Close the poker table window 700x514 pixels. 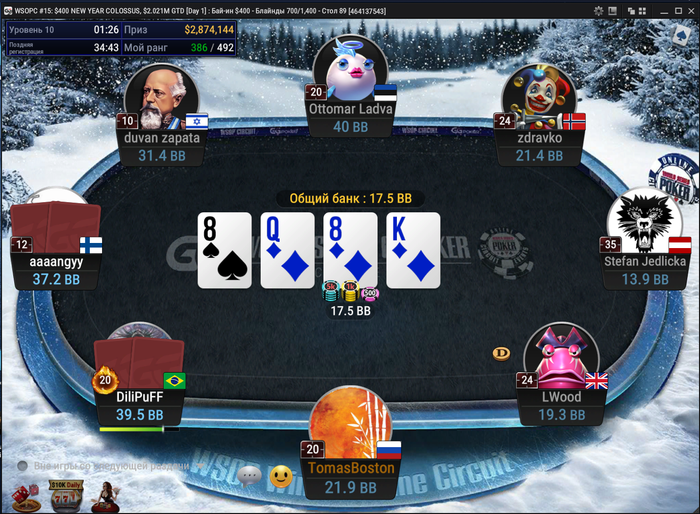[689, 11]
